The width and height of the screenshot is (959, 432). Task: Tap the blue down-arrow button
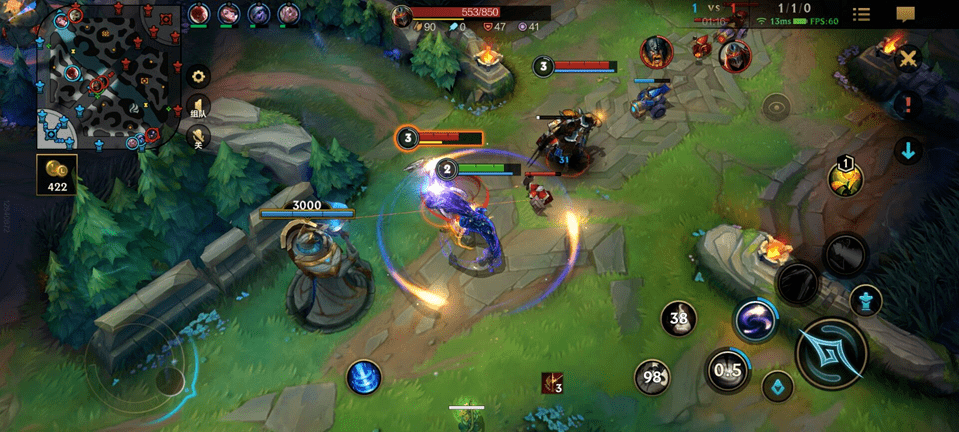click(908, 151)
